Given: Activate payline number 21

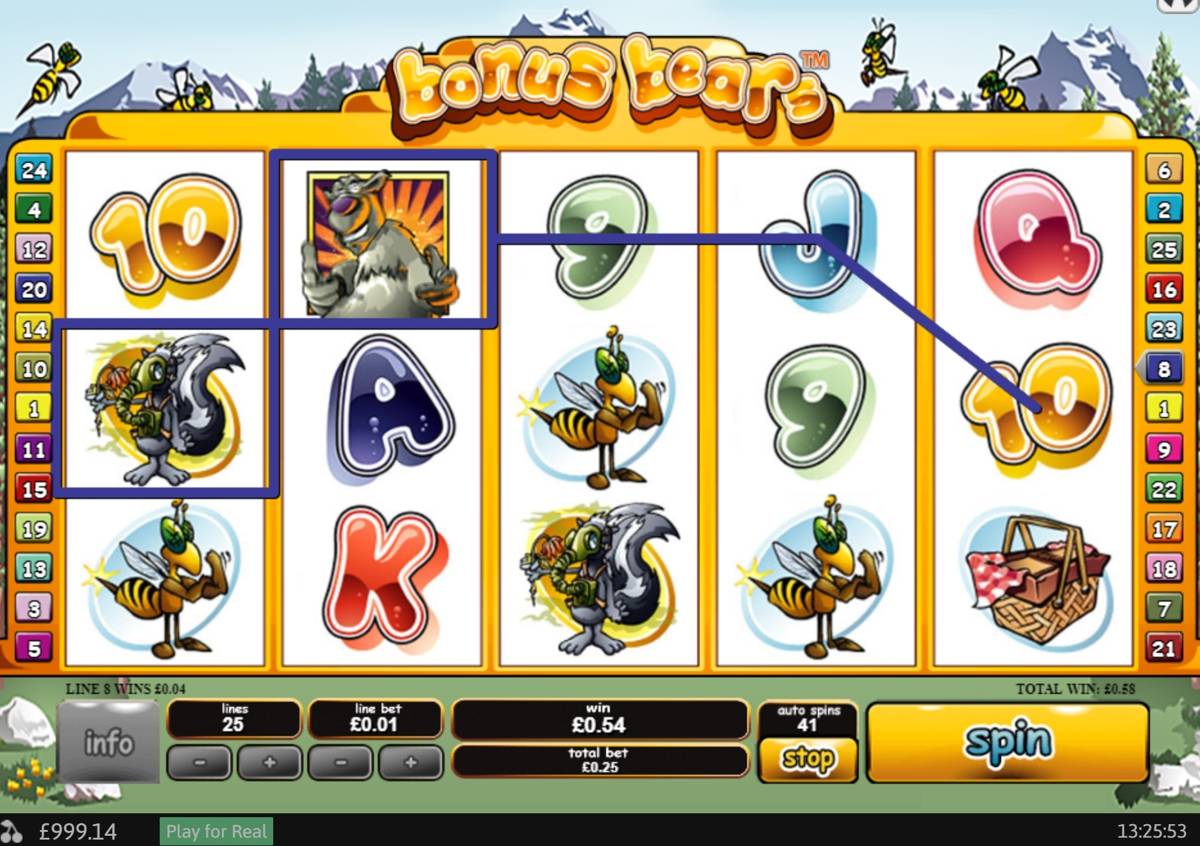Looking at the screenshot, I should click(x=1164, y=649).
